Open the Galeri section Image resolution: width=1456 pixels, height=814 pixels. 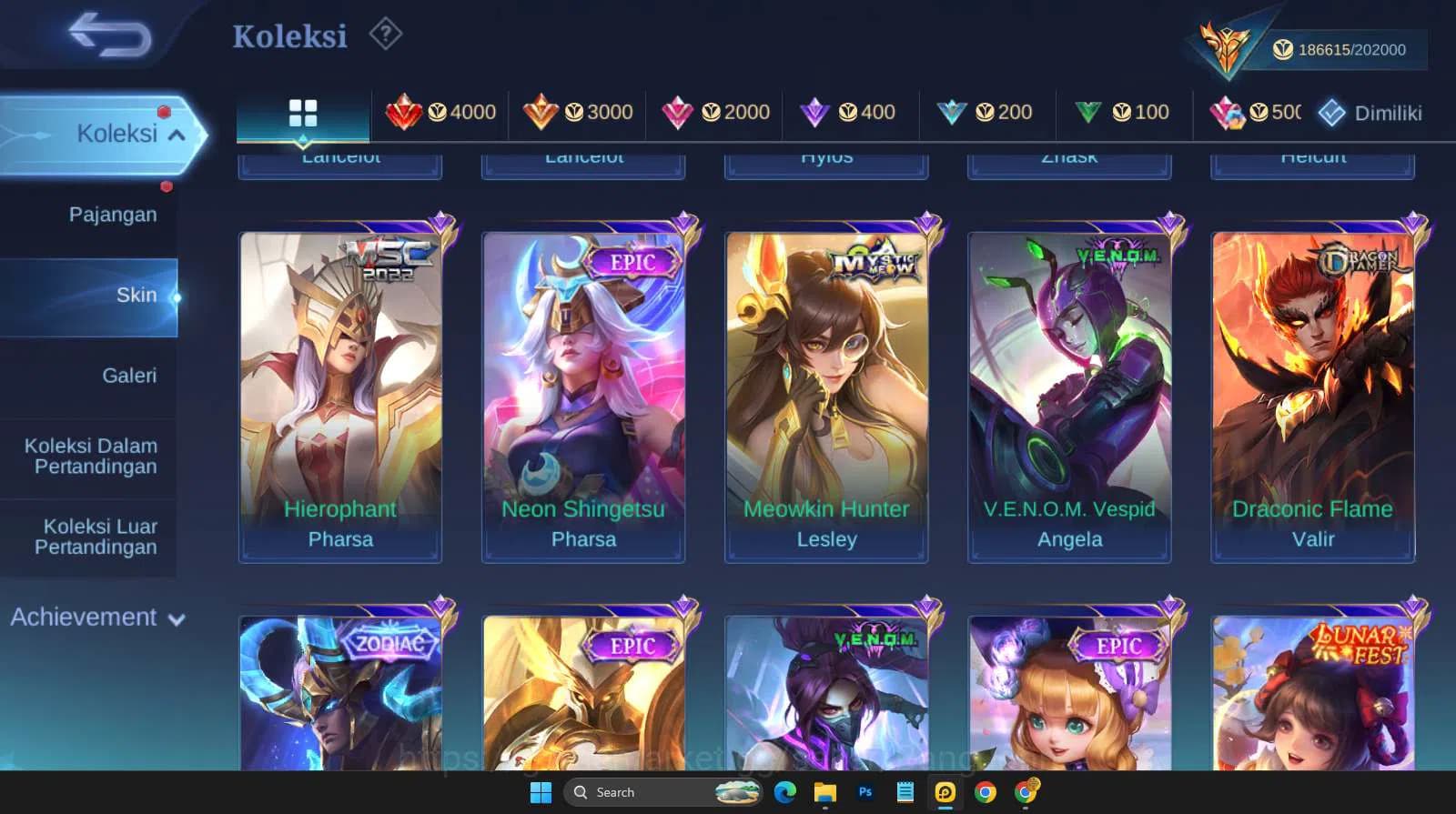click(130, 375)
